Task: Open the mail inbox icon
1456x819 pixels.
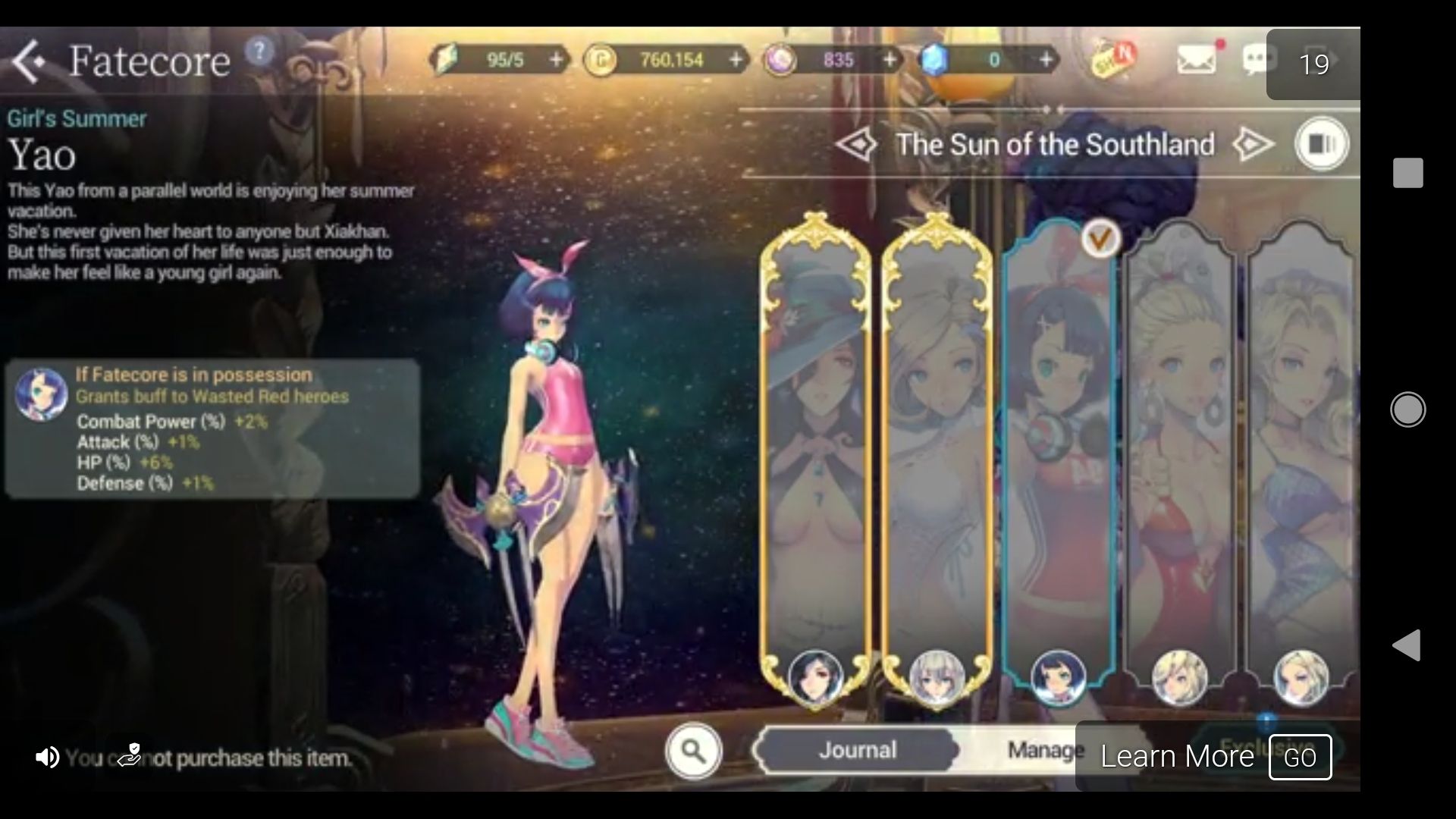Action: point(1197,58)
